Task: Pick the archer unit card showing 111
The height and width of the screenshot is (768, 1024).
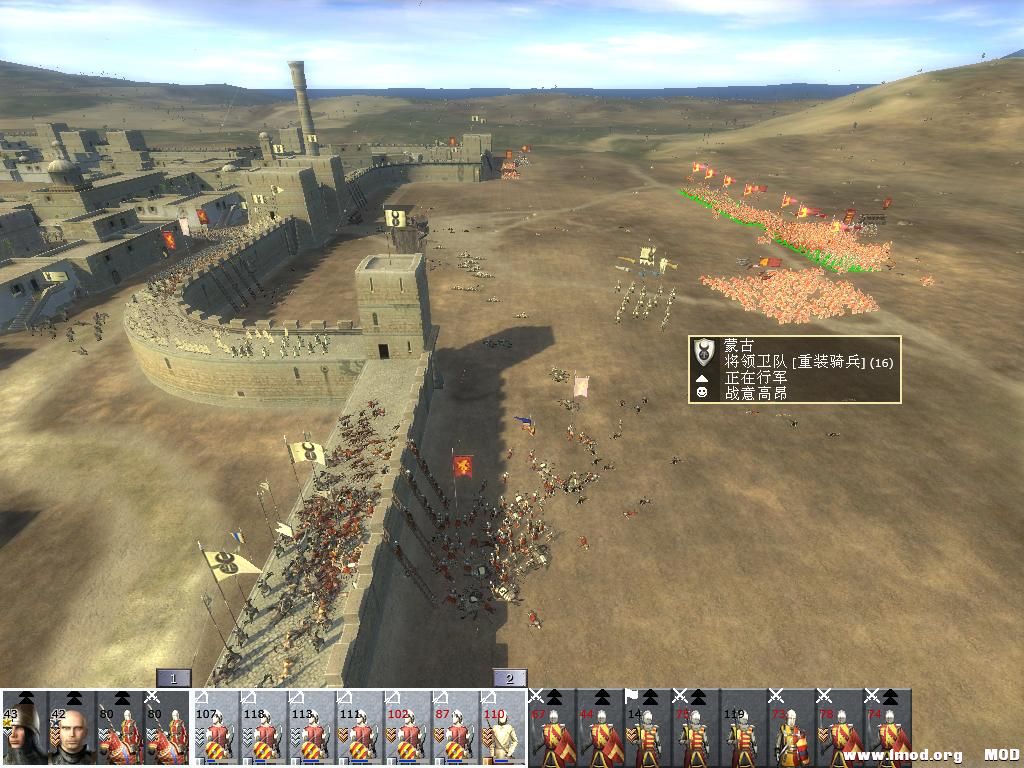Action: point(360,728)
